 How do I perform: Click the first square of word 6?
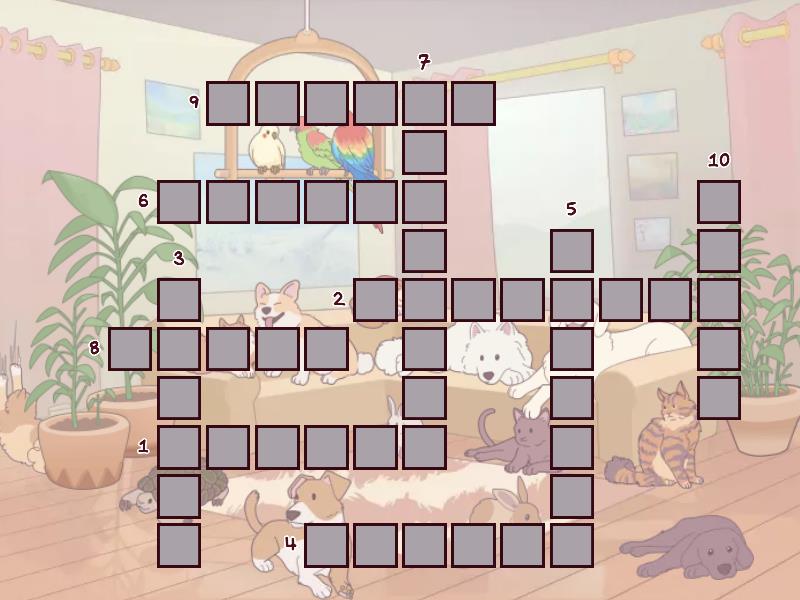179,201
